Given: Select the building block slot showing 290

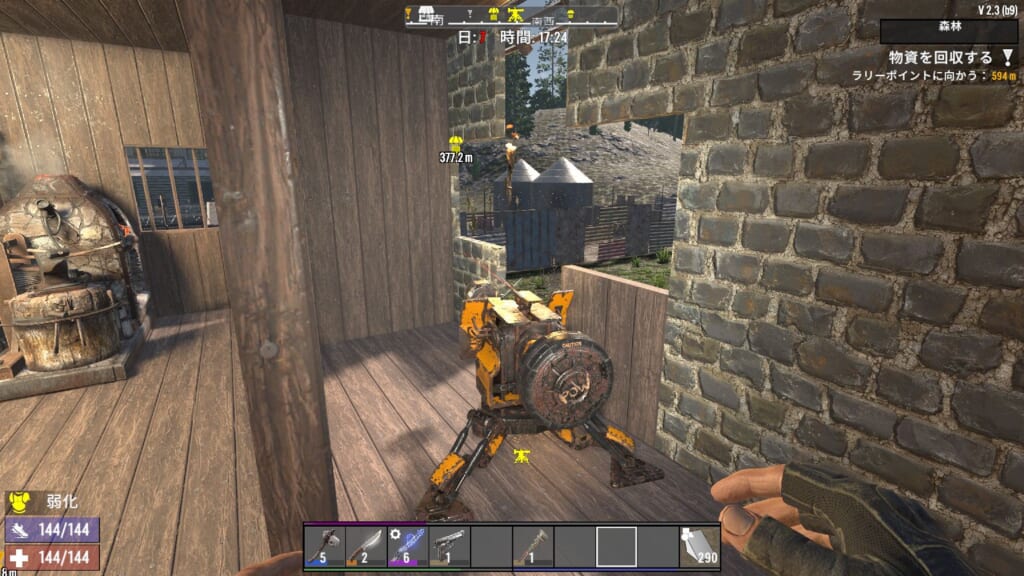Looking at the screenshot, I should 700,547.
